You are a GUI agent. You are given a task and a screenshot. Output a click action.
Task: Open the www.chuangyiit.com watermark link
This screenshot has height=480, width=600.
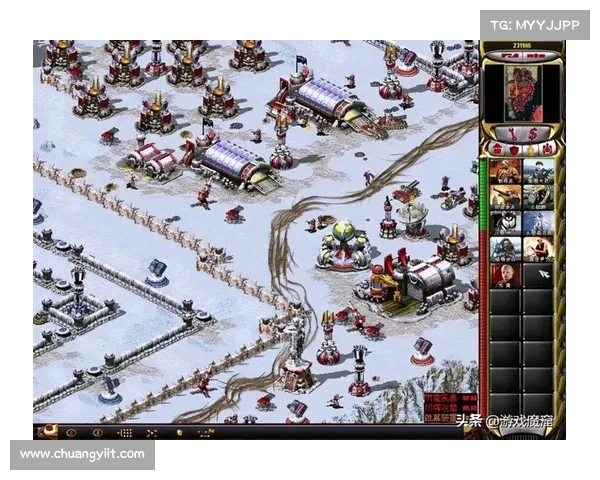click(84, 454)
